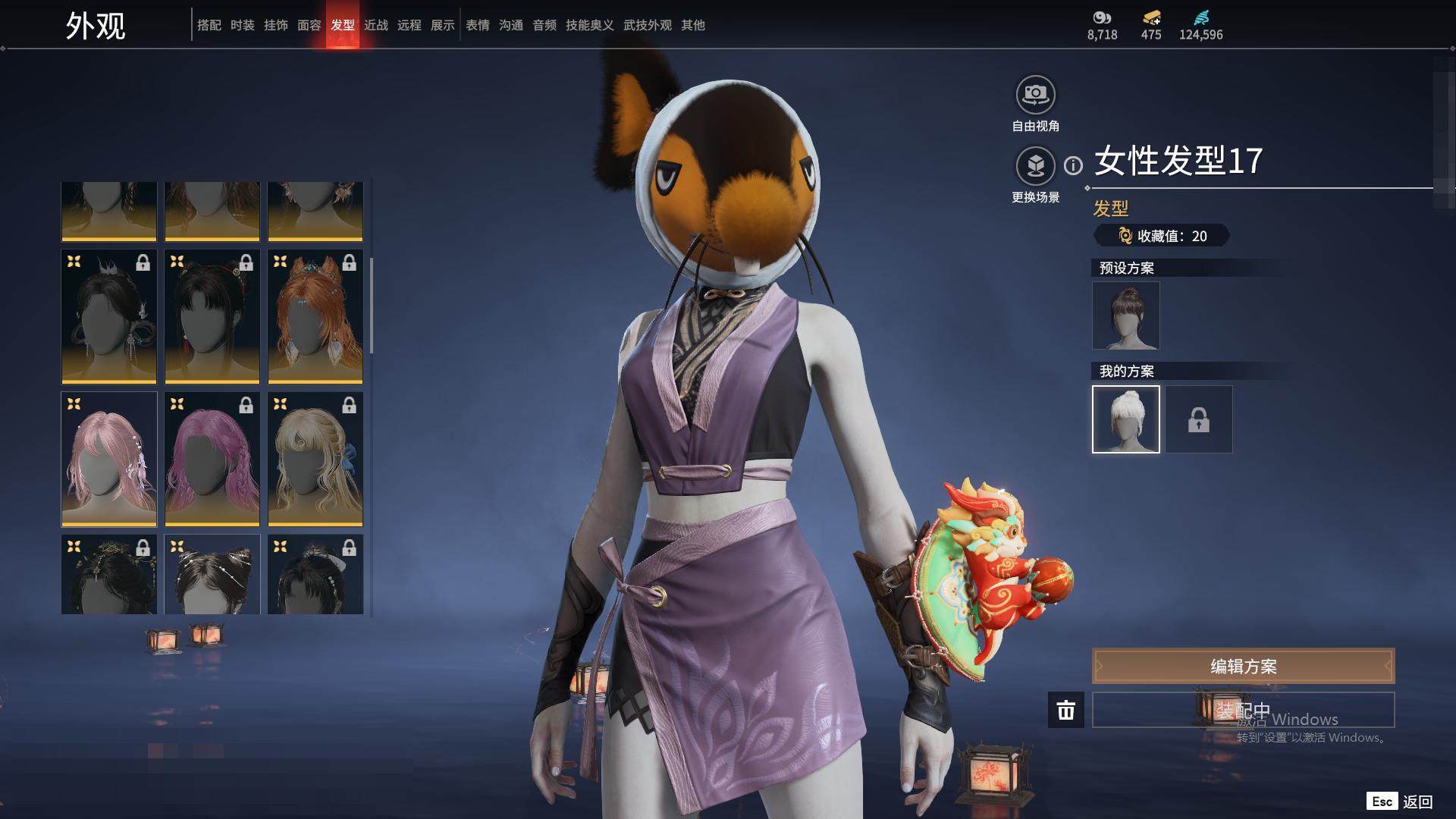This screenshot has height=819, width=1456.
Task: Delete the scheme with the trash icon
Action: [1065, 710]
